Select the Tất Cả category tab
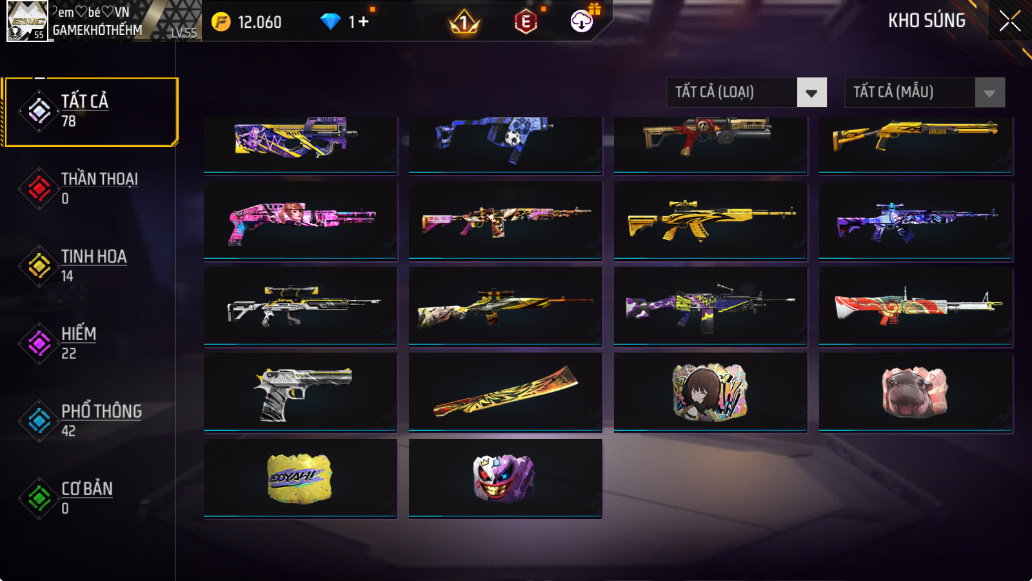Image resolution: width=1032 pixels, height=581 pixels. [x=91, y=111]
